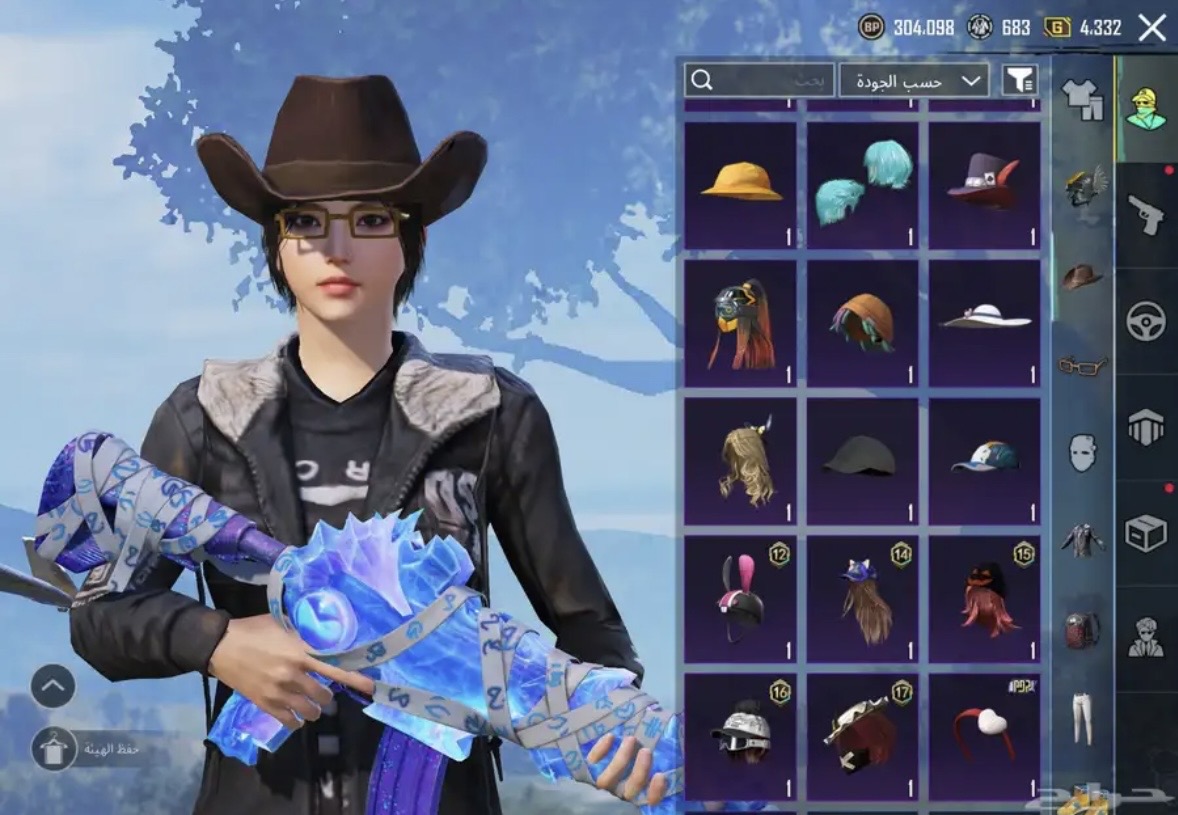Click the up-arrow expand button
1178x815 pixels.
tap(54, 686)
